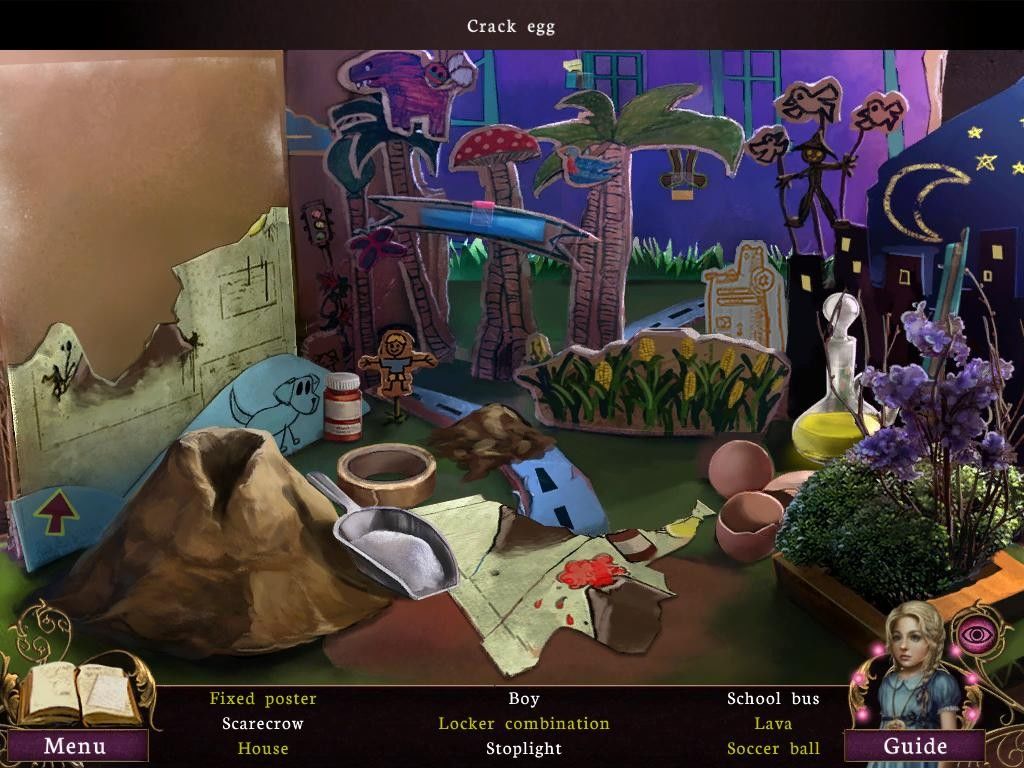Select 'Boy' in the item list
Screen dimensions: 1024x768
pos(523,699)
